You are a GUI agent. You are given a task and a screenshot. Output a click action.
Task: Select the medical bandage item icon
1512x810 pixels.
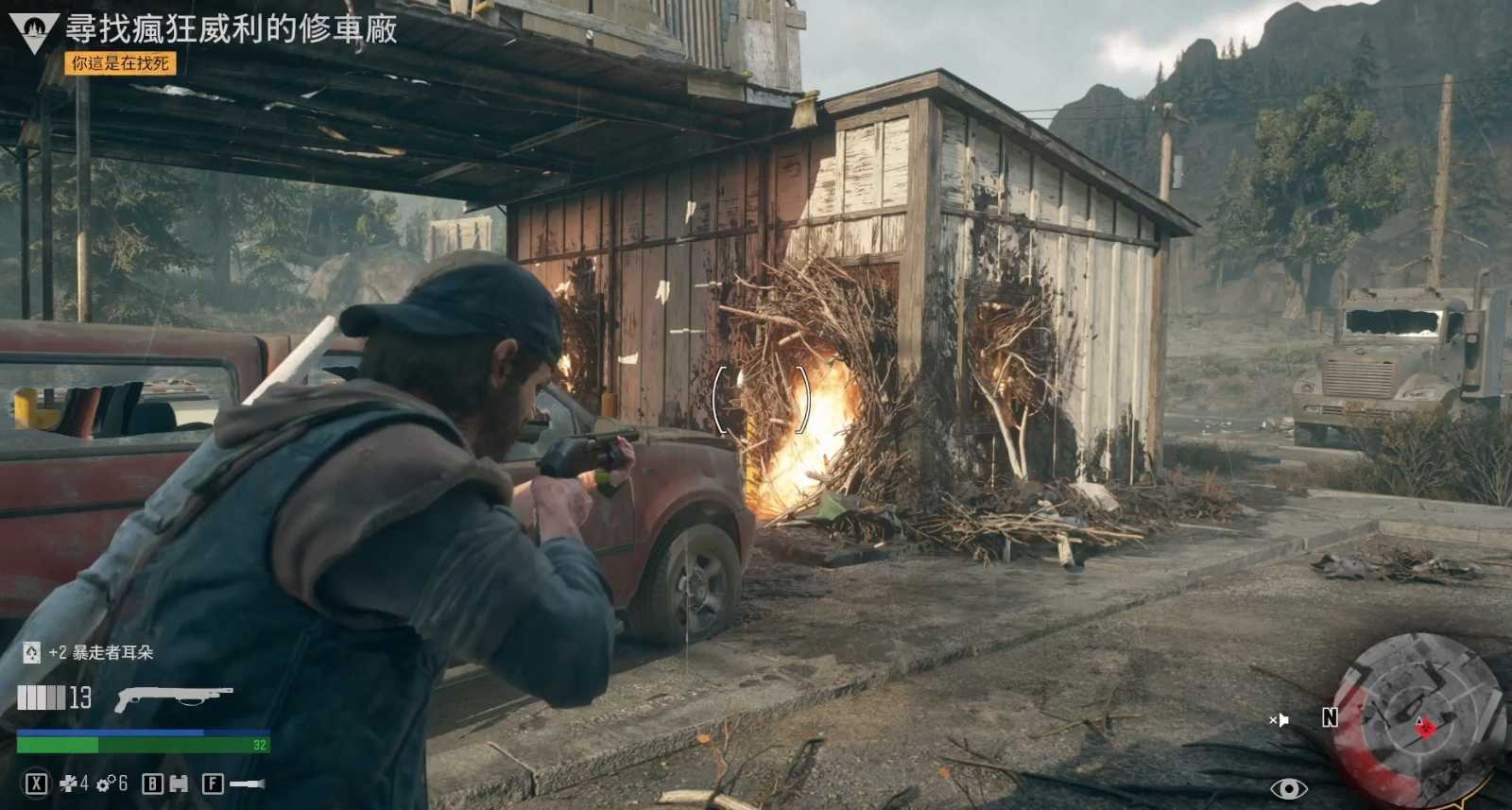[68, 784]
